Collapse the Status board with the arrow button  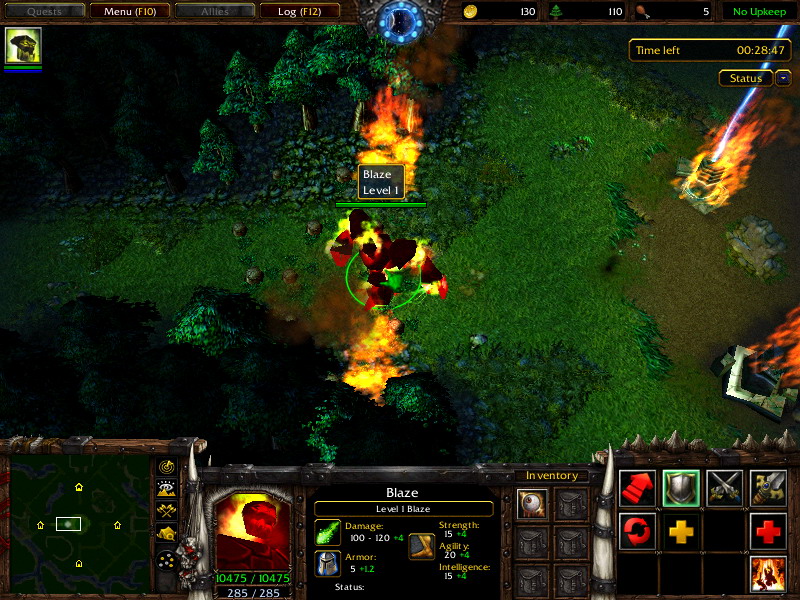pos(783,78)
